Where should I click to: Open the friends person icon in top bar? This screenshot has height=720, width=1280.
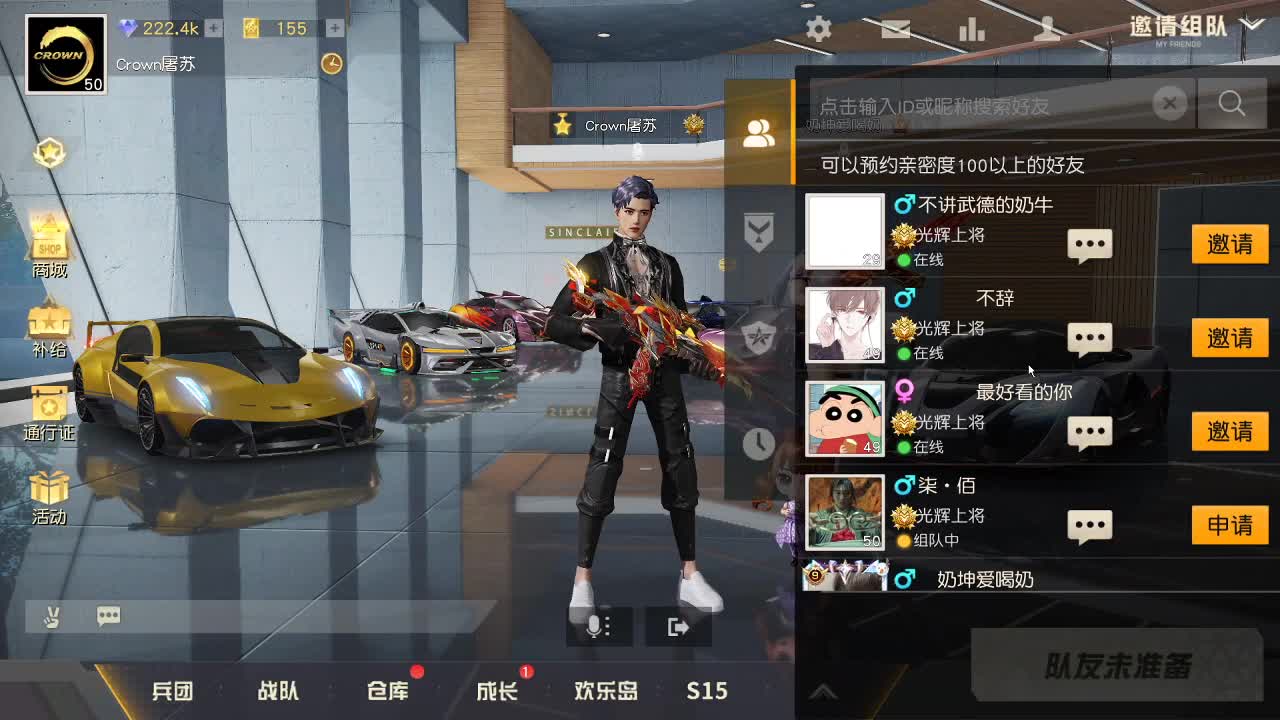point(1048,30)
